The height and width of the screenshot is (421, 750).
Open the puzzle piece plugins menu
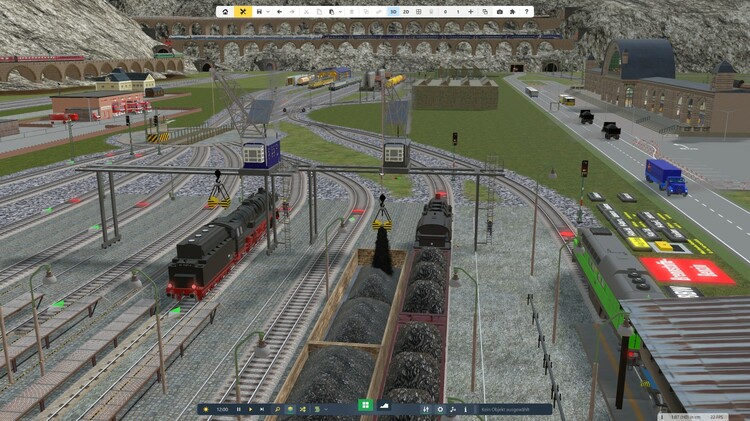pyautogui.click(x=512, y=12)
